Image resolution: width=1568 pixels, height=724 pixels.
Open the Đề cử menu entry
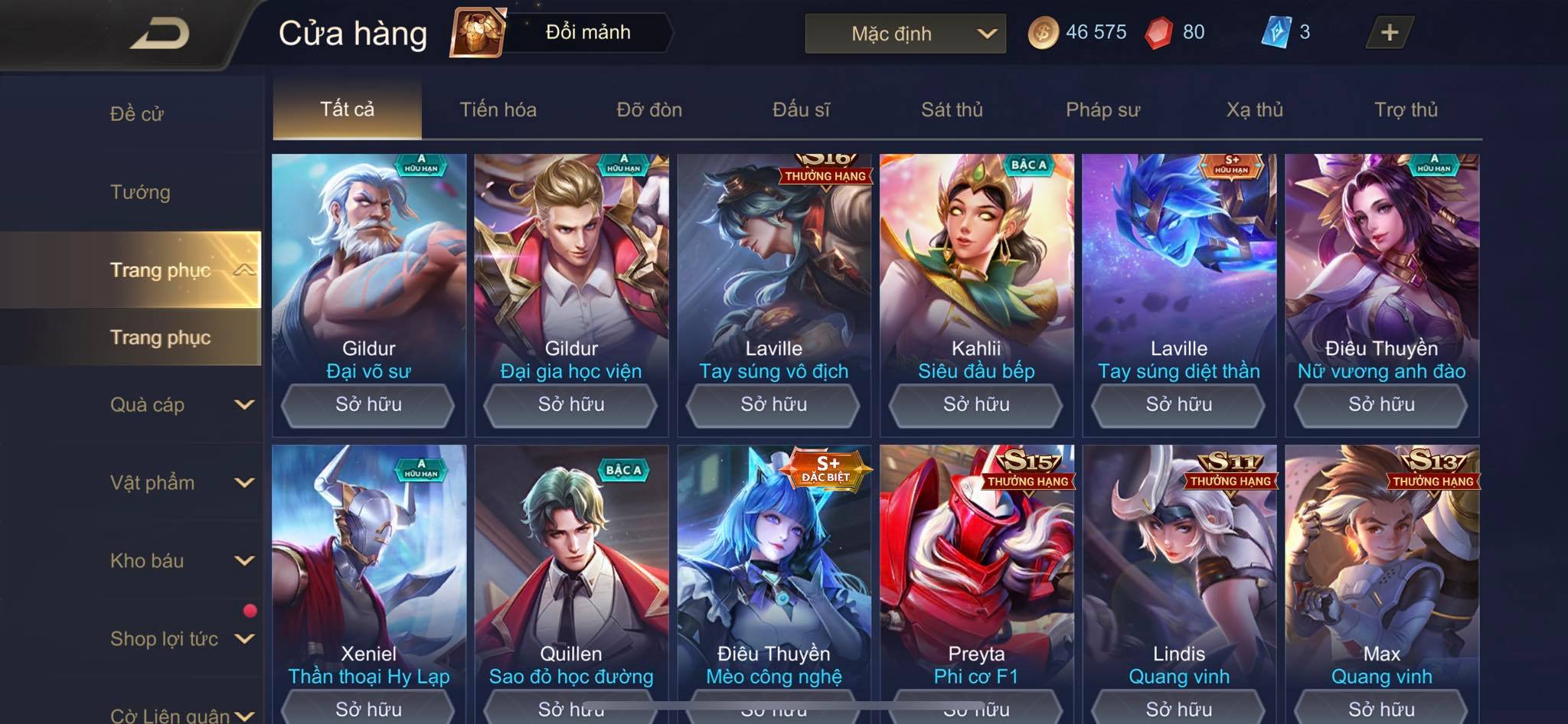137,114
